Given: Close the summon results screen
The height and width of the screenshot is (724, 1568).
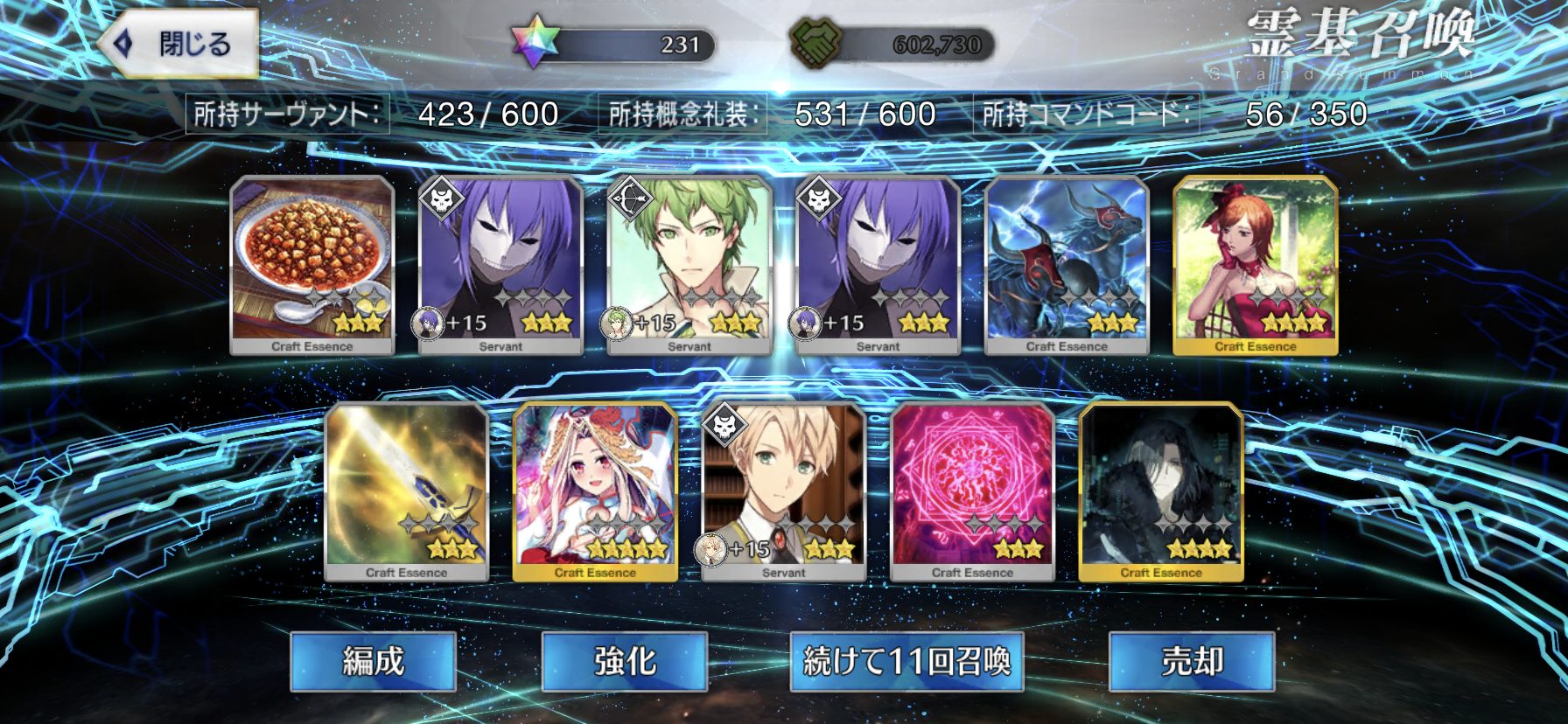Looking at the screenshot, I should 179,44.
